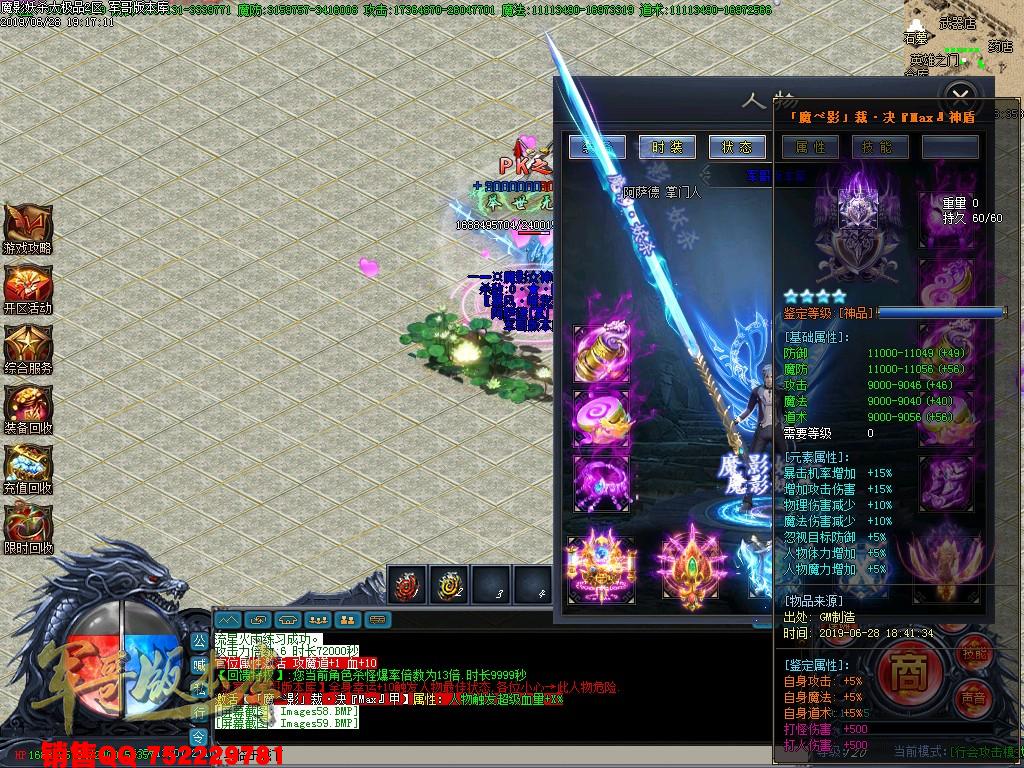Select the 行 guild chat channel
The height and width of the screenshot is (768, 1024).
pyautogui.click(x=199, y=713)
